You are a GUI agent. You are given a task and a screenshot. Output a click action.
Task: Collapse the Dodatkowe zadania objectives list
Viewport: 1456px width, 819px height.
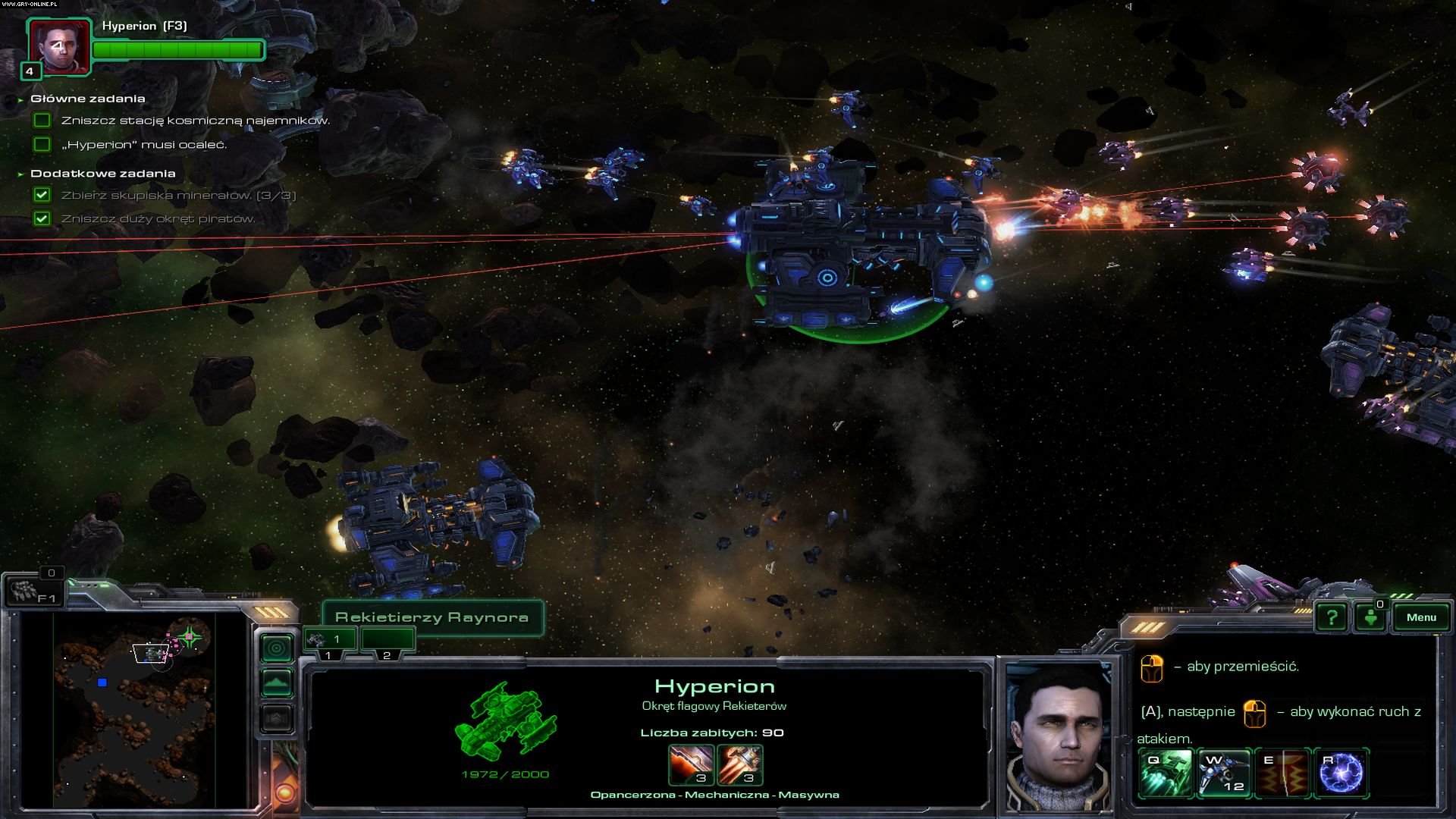[20, 174]
